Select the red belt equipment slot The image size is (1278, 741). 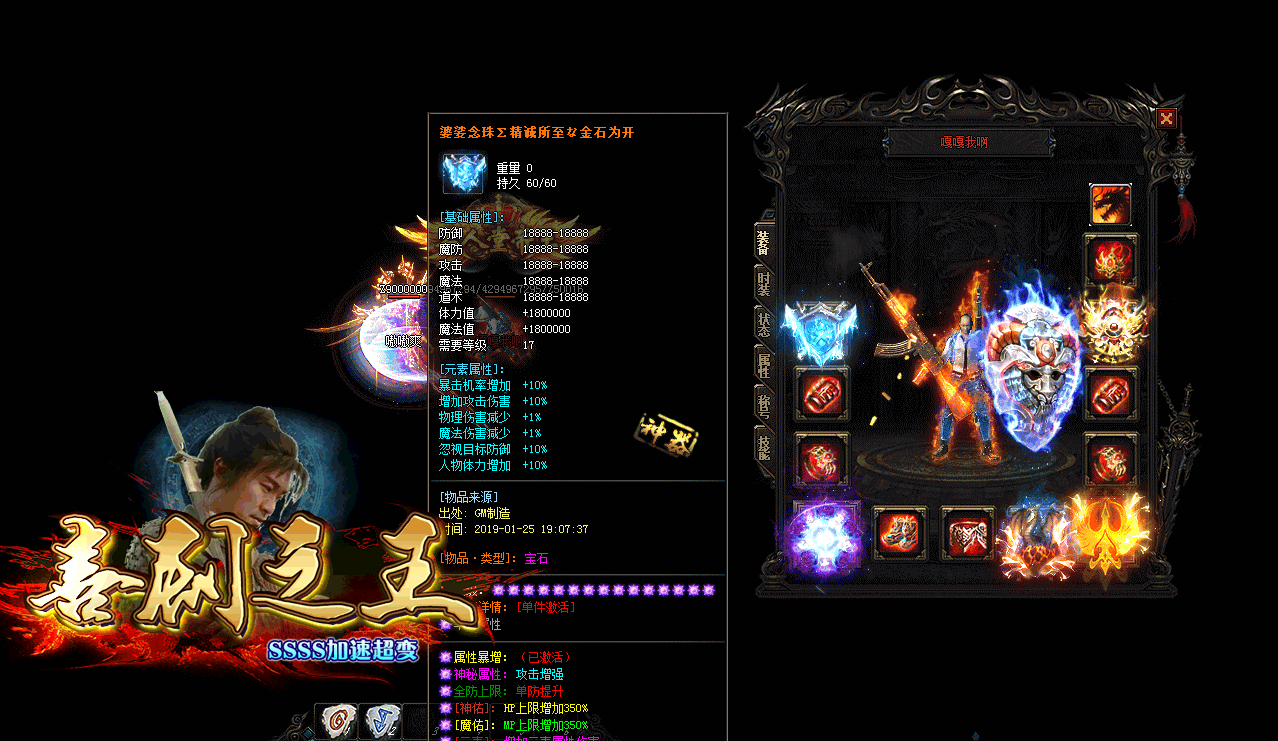coord(967,534)
